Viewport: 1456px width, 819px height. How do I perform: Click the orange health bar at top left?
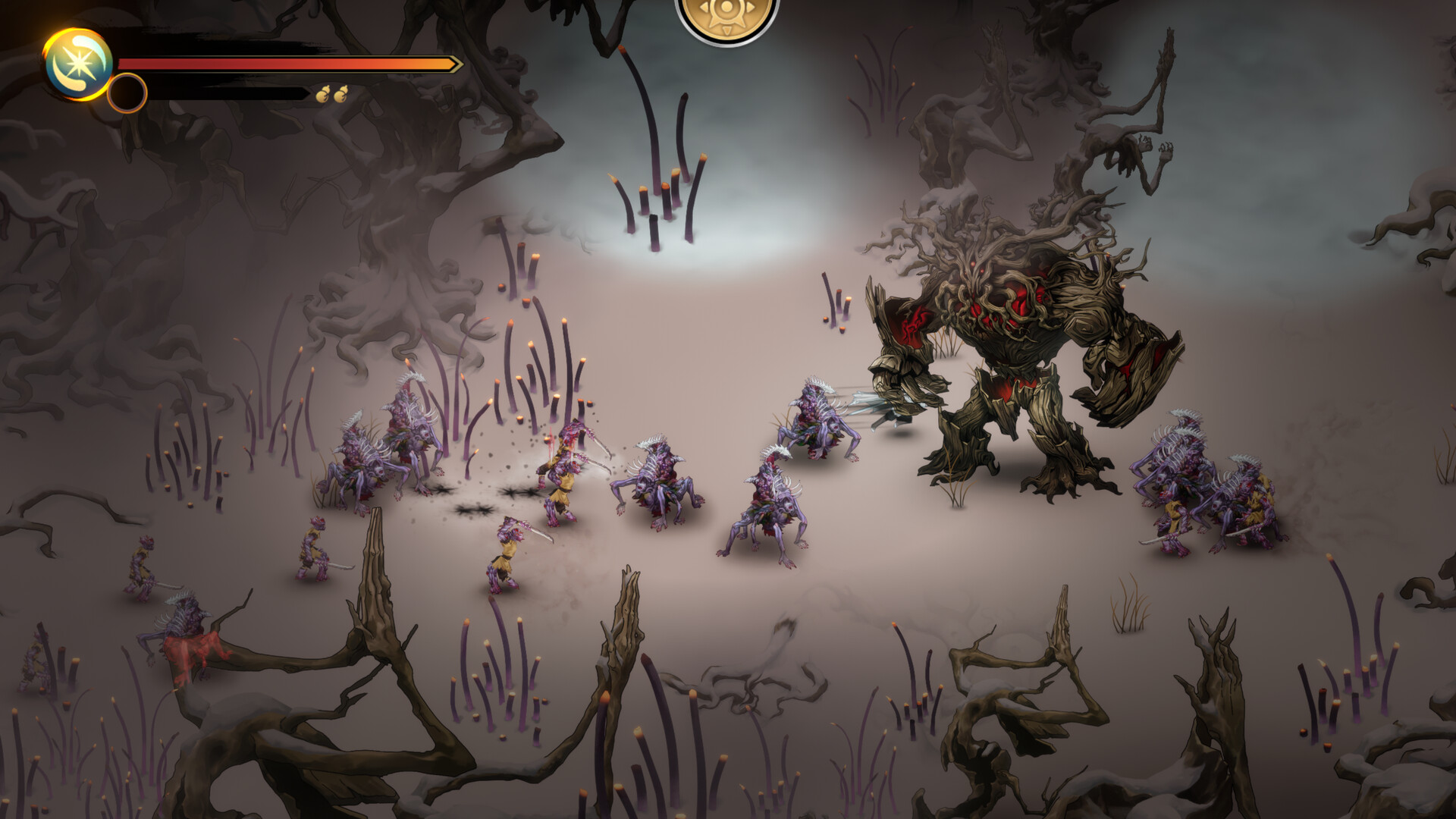(x=288, y=63)
